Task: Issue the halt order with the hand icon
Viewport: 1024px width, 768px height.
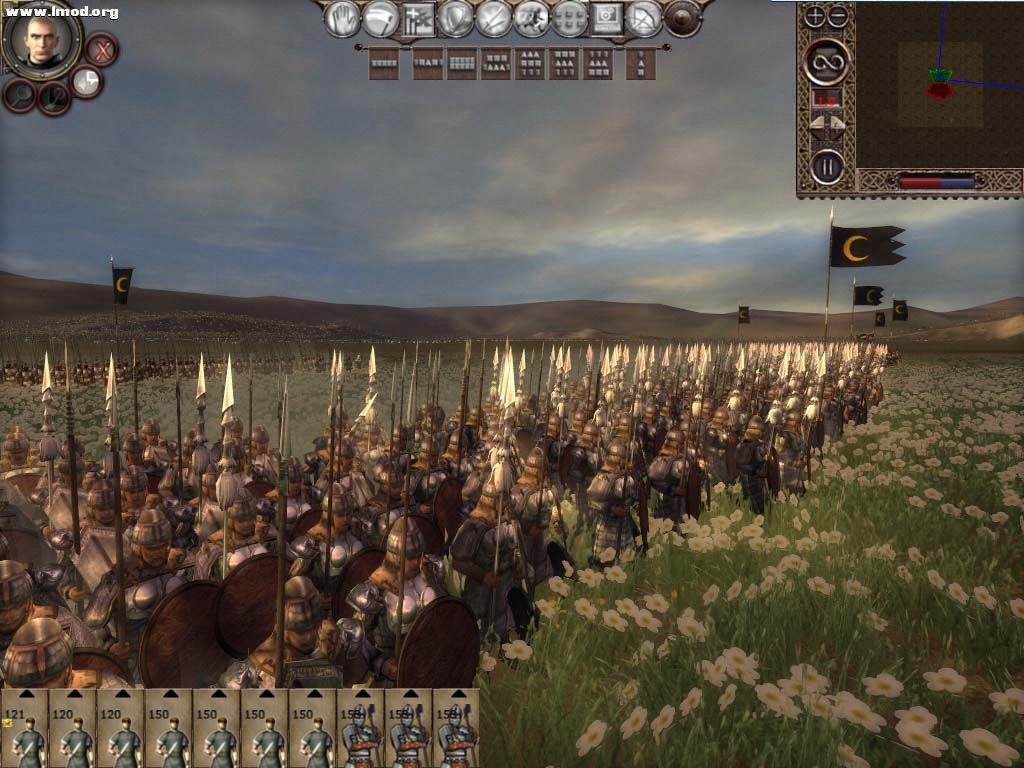Action: click(x=342, y=18)
